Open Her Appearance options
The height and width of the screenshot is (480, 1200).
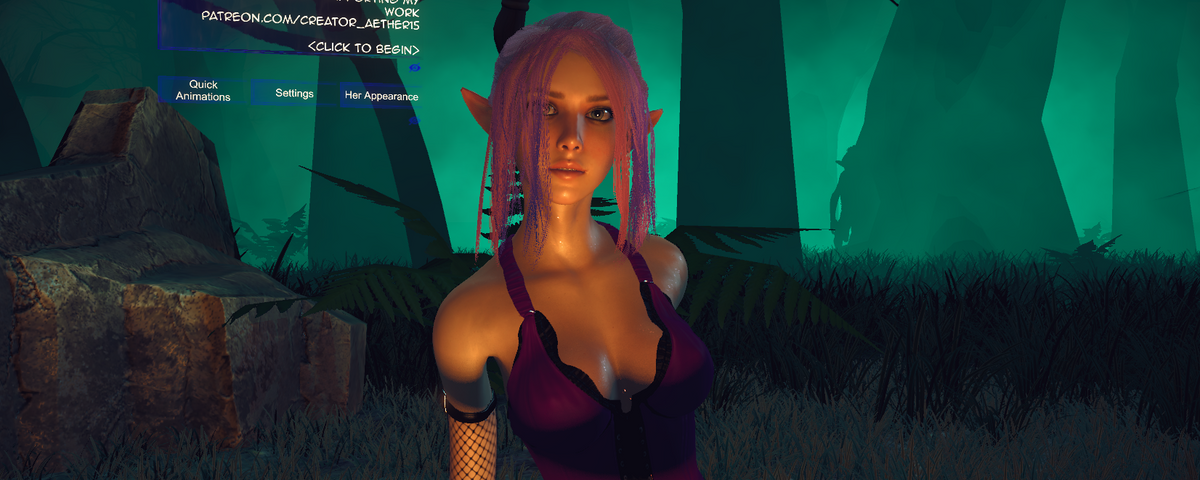381,96
